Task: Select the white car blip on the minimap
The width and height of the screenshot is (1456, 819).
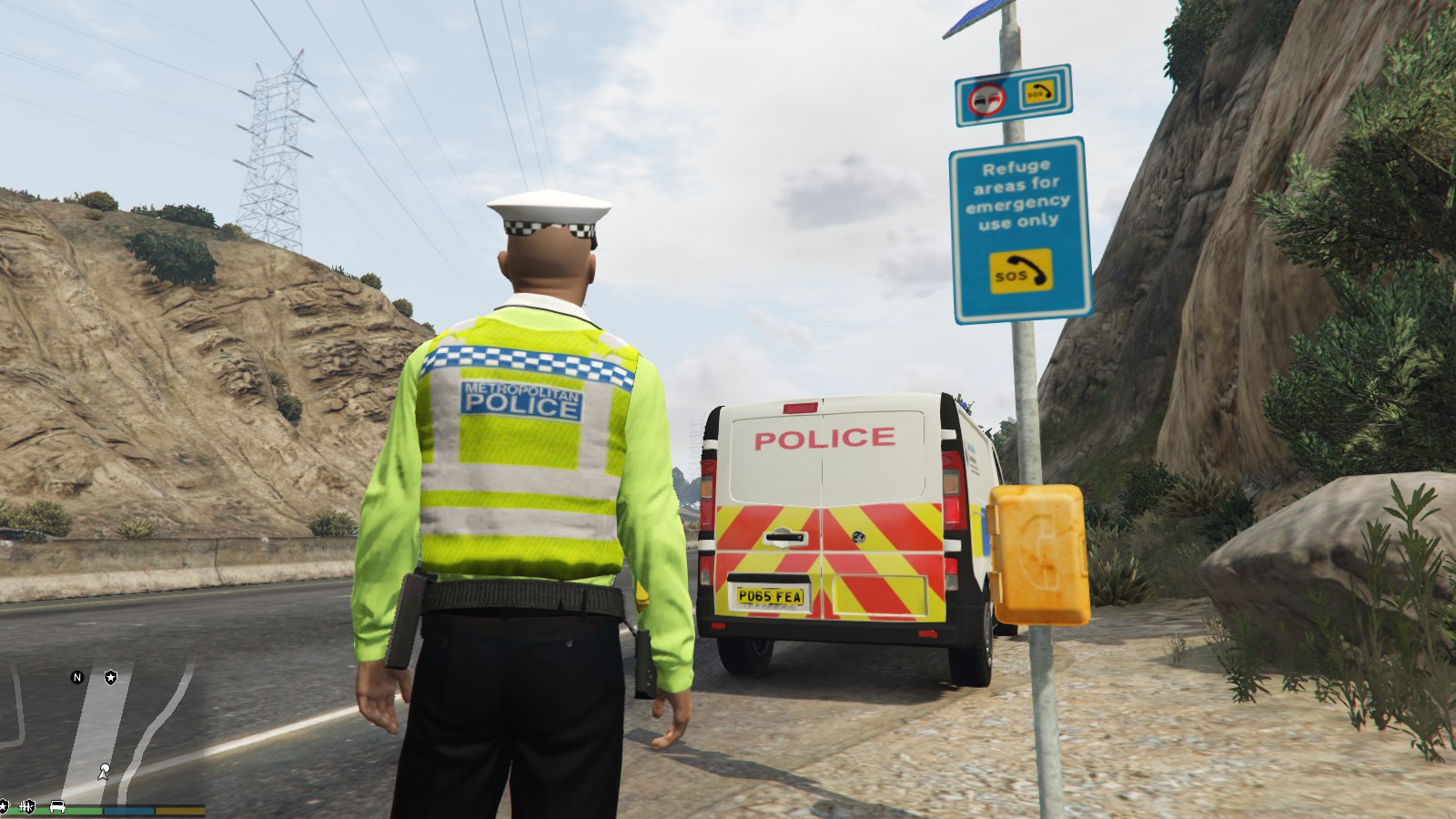Action: (x=57, y=806)
